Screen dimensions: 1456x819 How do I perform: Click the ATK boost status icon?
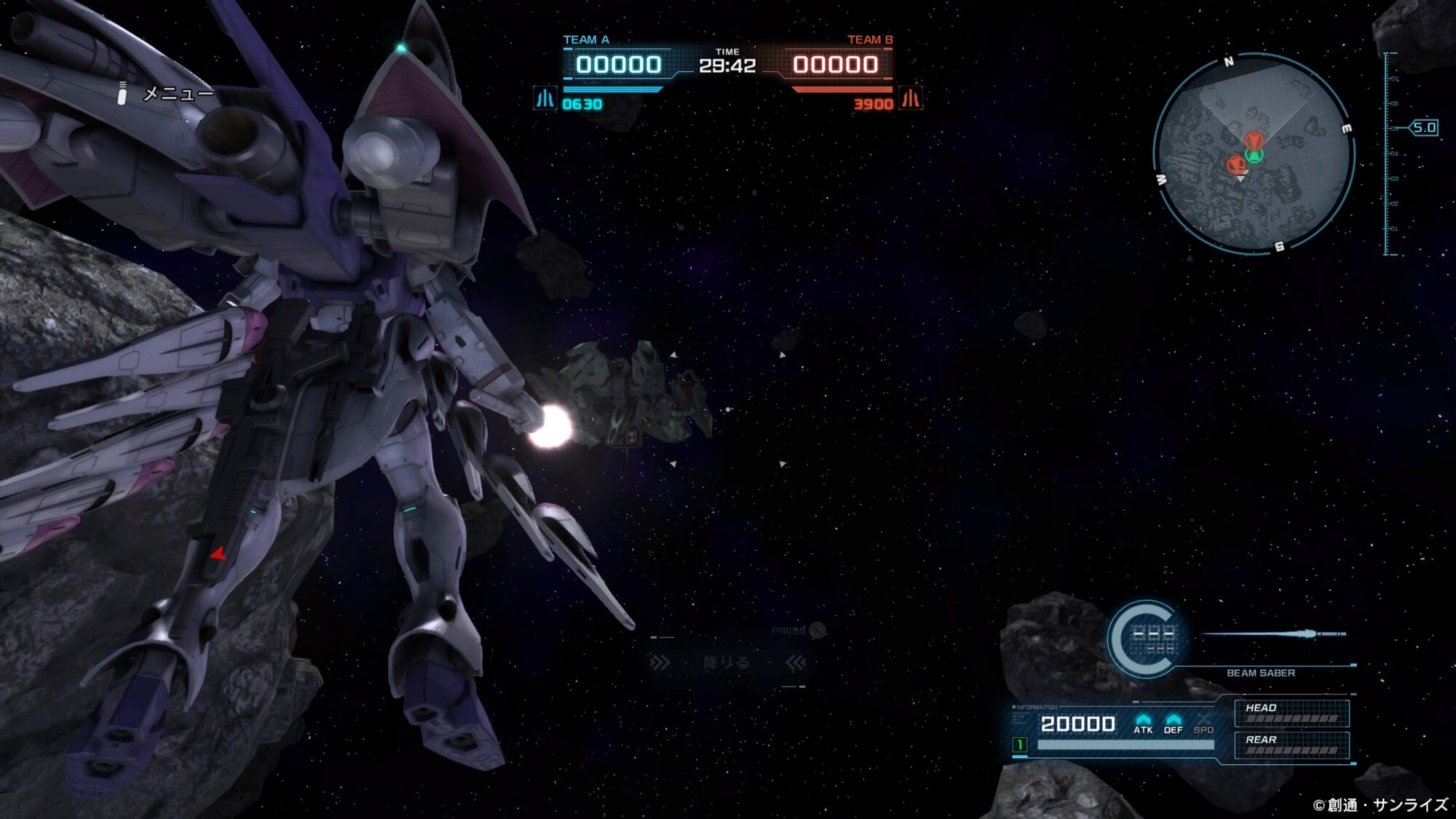(1143, 723)
